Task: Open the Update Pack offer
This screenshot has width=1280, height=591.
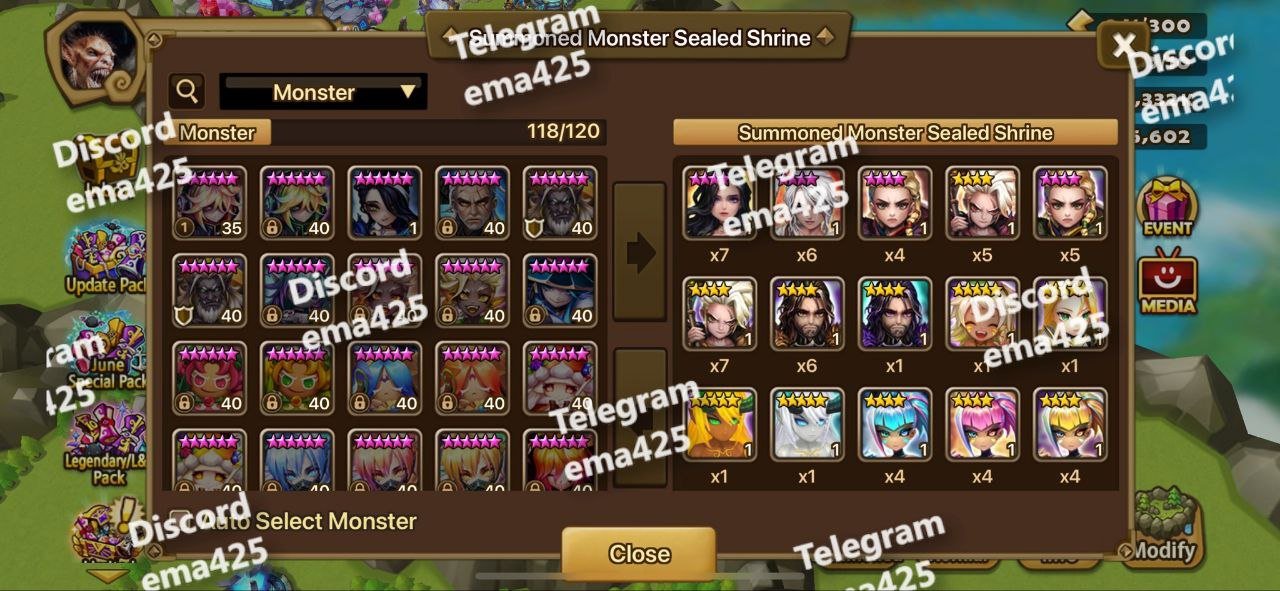Action: pos(105,262)
